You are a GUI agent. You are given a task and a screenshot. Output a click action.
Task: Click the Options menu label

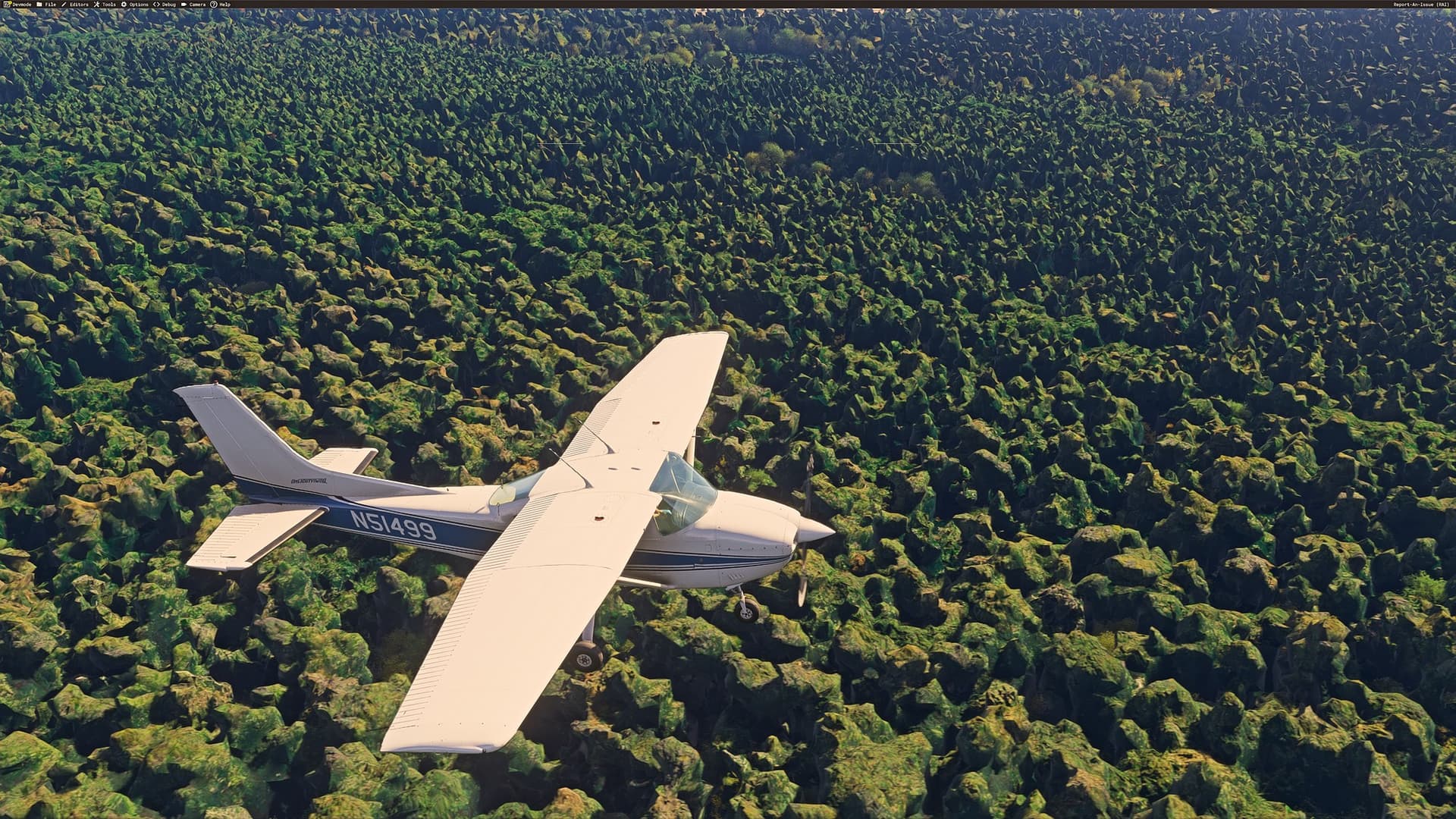tap(138, 4)
